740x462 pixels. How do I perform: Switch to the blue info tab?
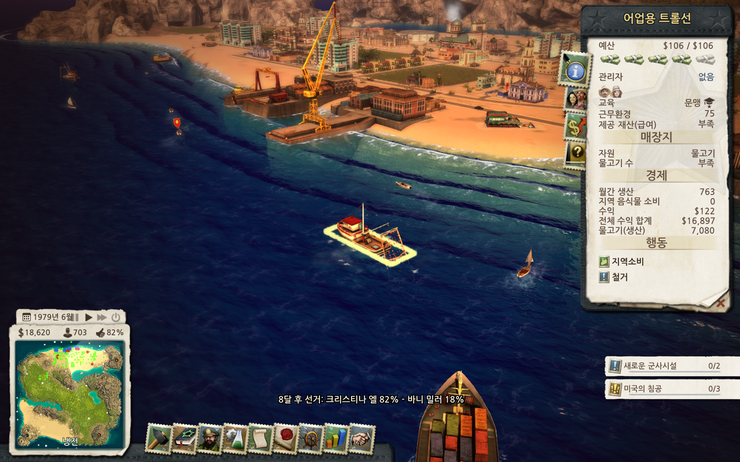coord(575,70)
